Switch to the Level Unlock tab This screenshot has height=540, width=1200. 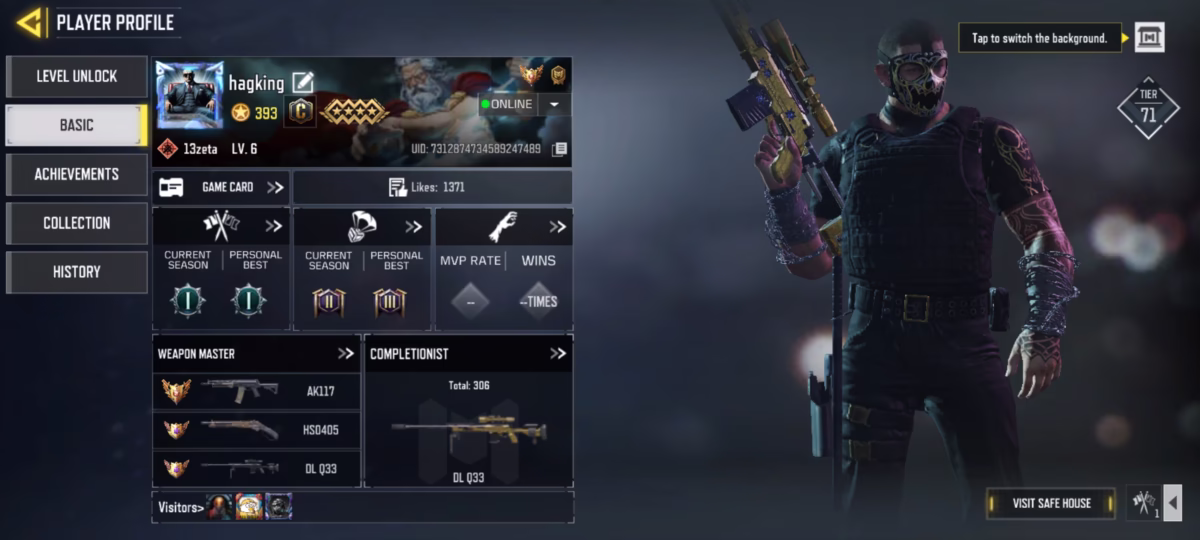pyautogui.click(x=77, y=76)
